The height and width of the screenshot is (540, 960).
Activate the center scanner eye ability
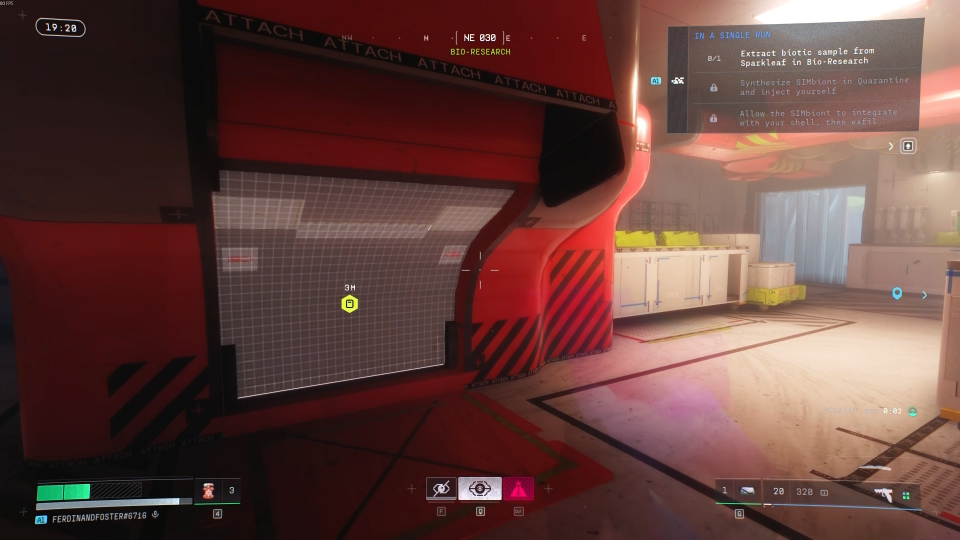tap(480, 489)
